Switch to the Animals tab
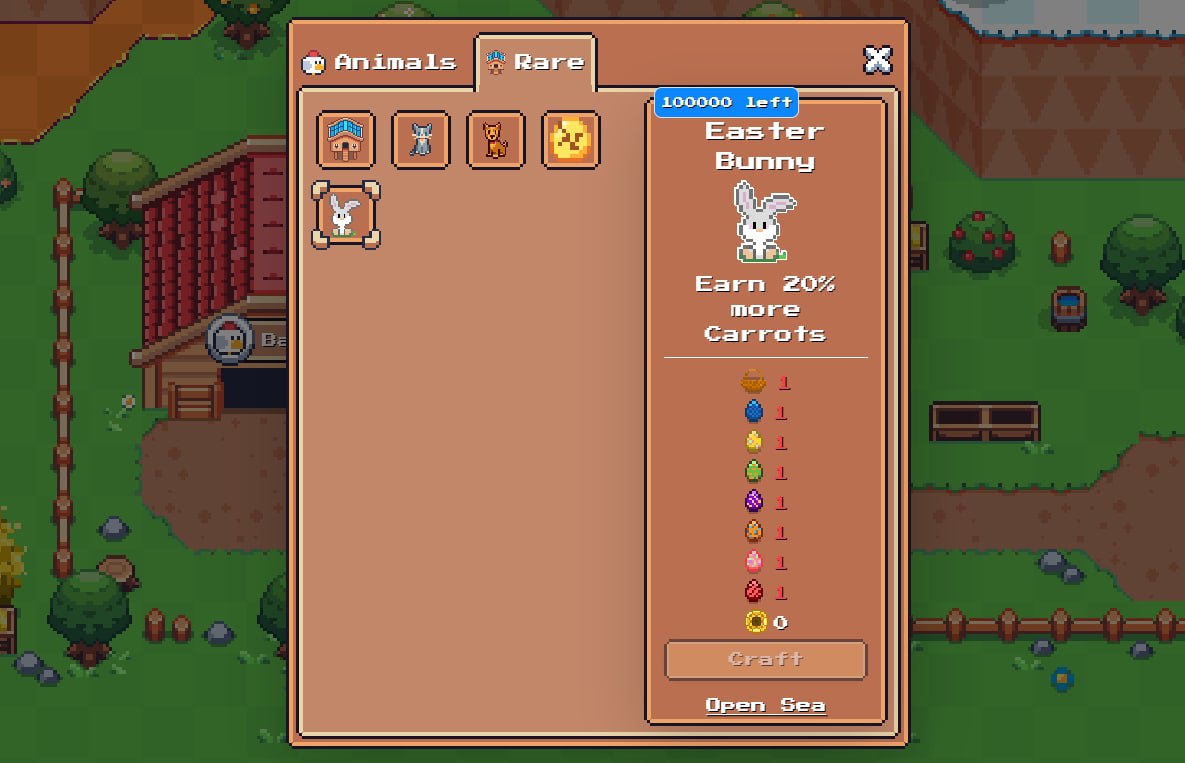This screenshot has height=763, width=1185. point(381,62)
